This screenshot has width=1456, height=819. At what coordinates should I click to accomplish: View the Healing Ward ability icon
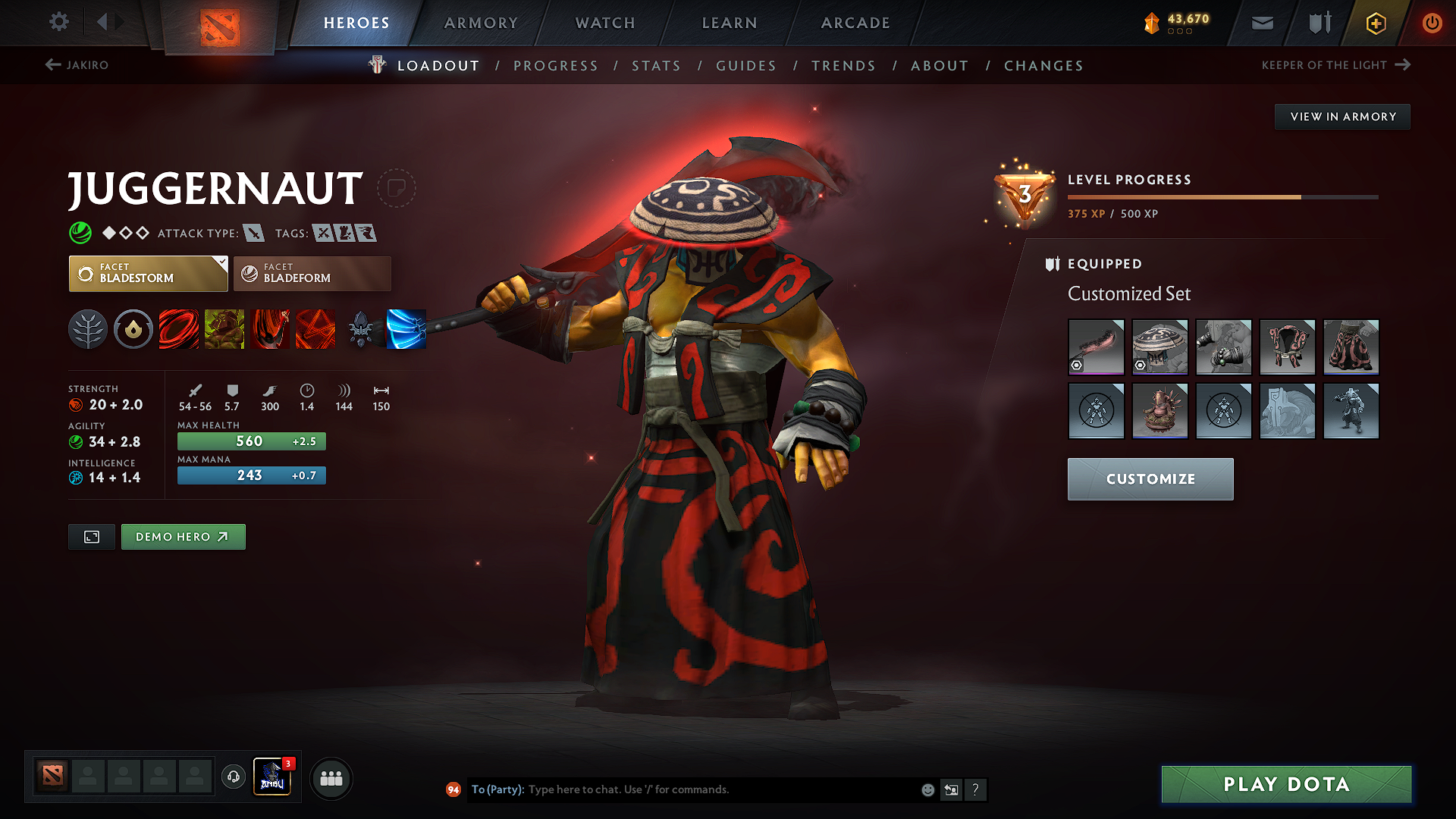224,329
